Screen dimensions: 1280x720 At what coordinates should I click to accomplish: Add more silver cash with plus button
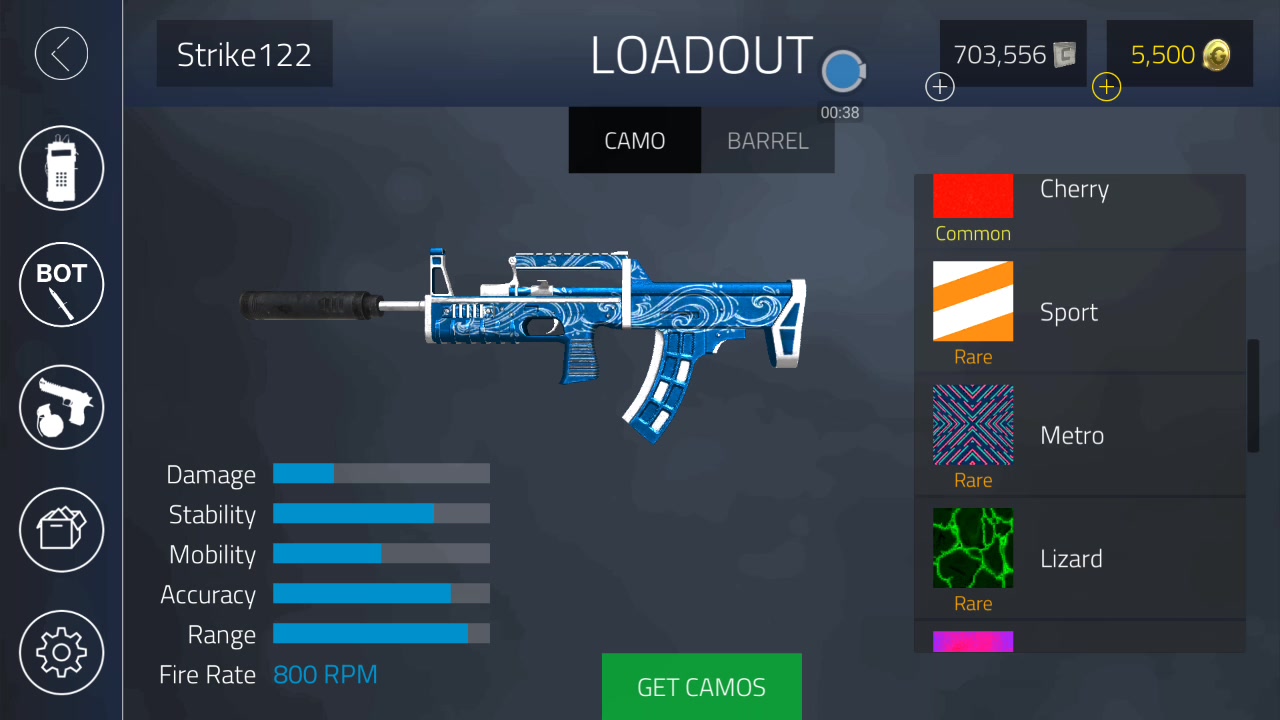tap(940, 88)
